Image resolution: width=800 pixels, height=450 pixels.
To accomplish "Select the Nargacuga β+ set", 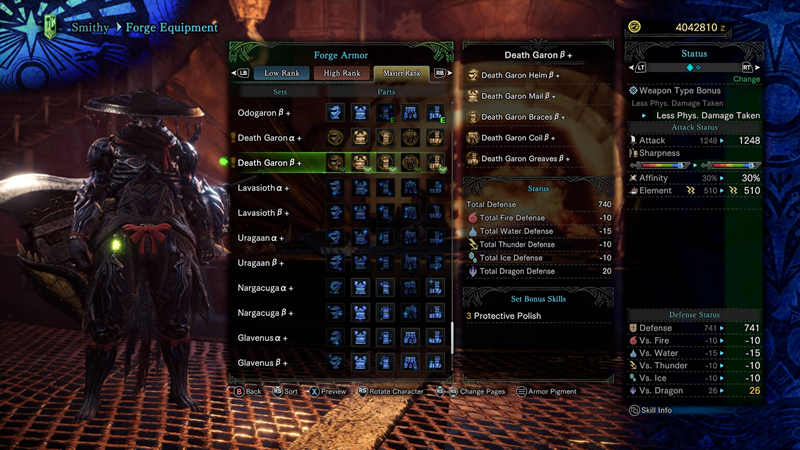I will coord(265,313).
